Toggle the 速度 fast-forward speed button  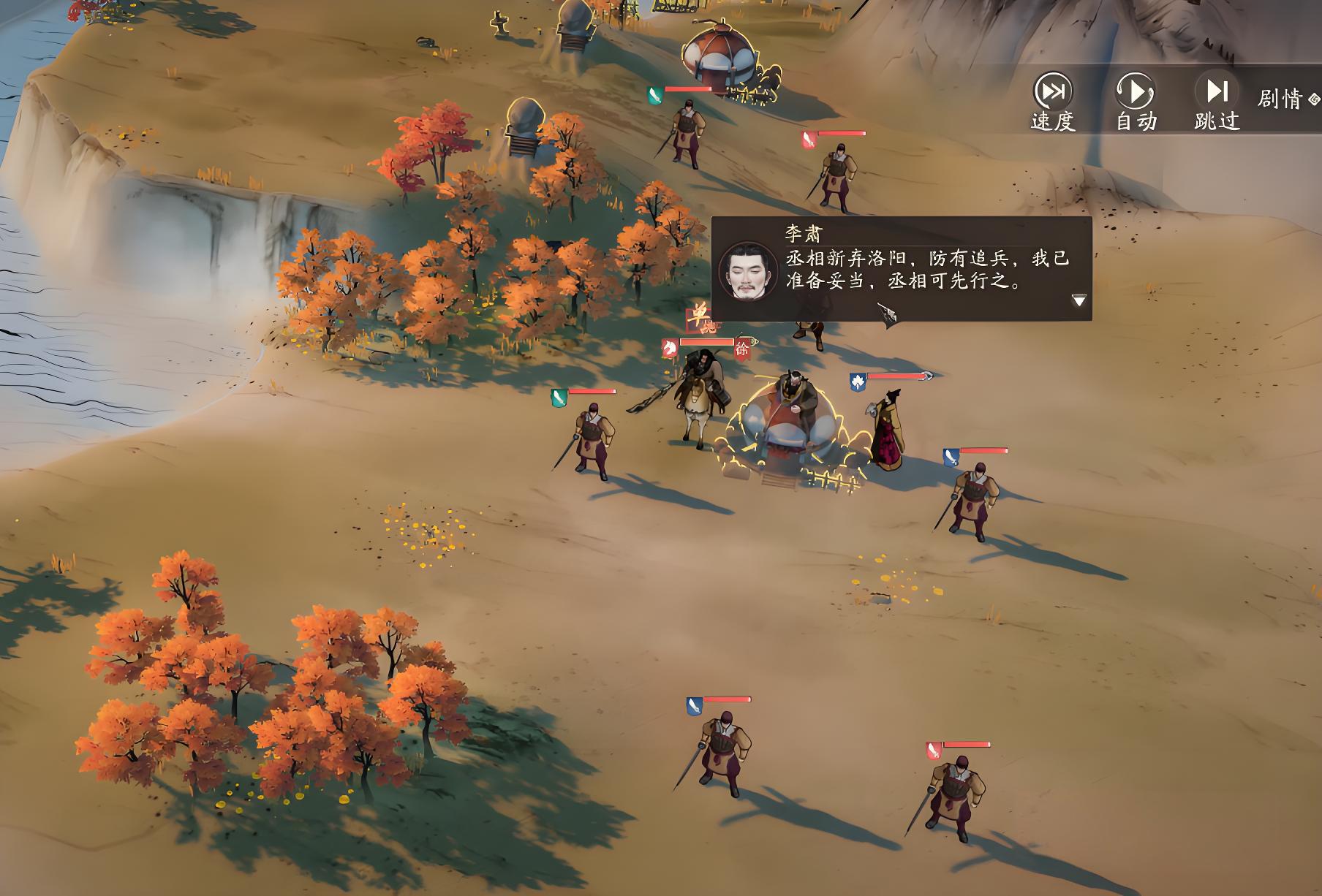pos(1052,92)
